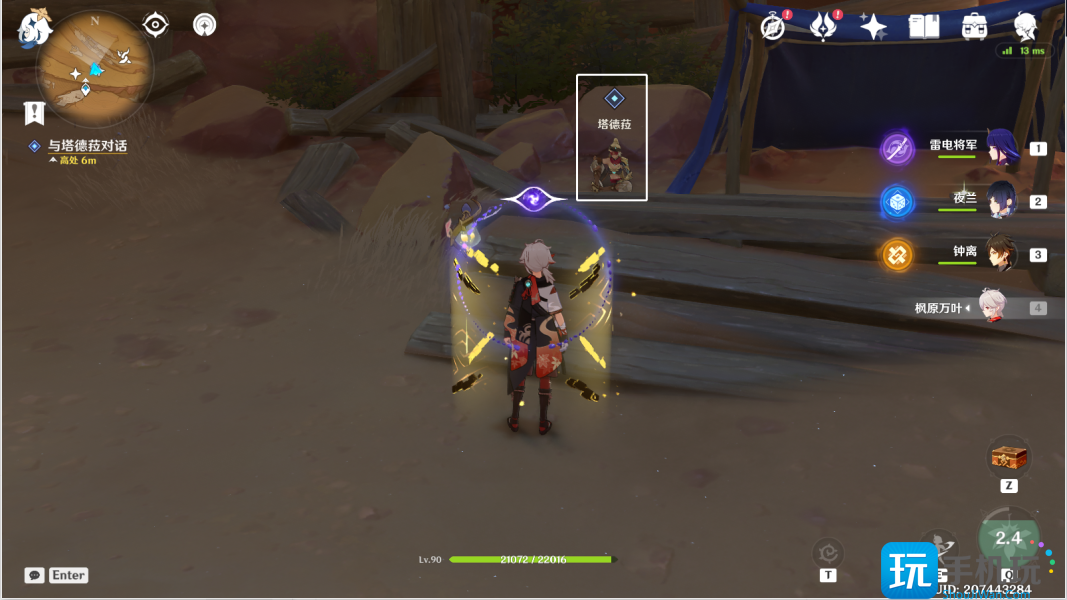Open the adventurer handbook book icon
This screenshot has width=1067, height=600.
(923, 27)
